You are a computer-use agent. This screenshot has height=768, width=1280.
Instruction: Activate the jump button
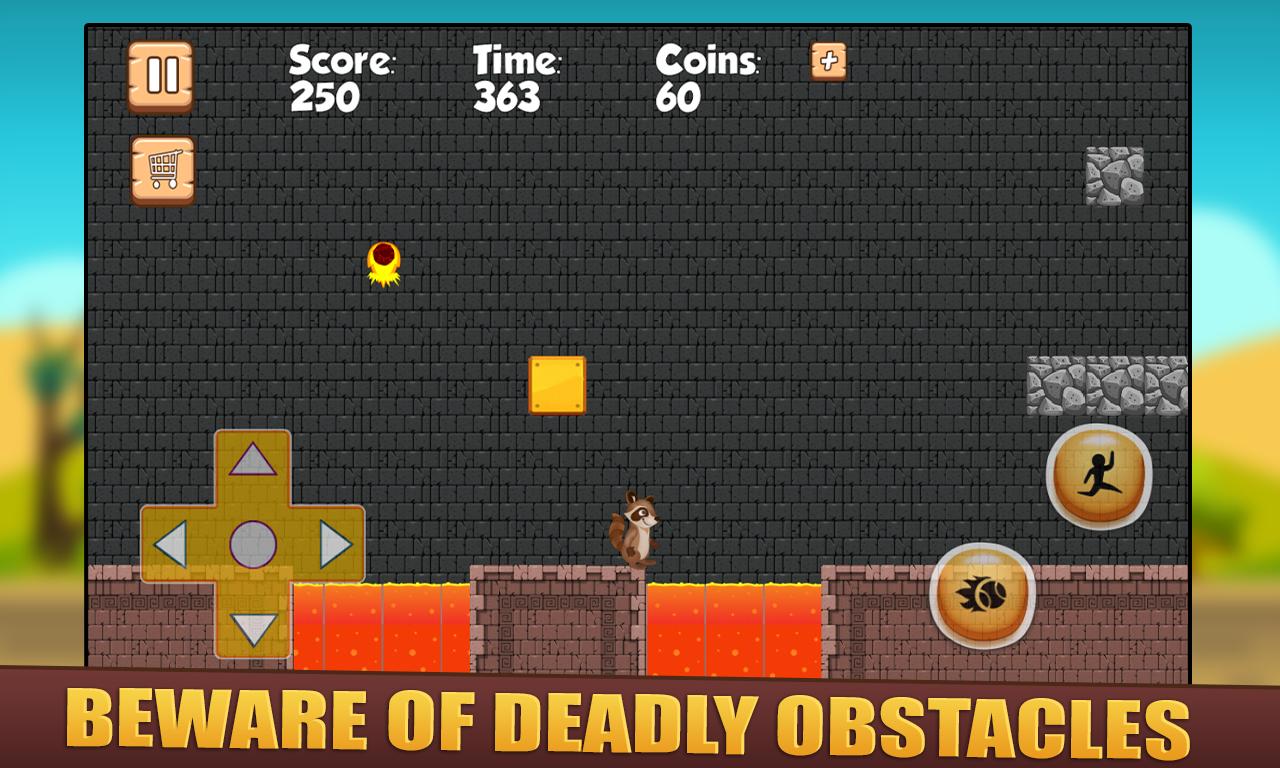click(1099, 476)
